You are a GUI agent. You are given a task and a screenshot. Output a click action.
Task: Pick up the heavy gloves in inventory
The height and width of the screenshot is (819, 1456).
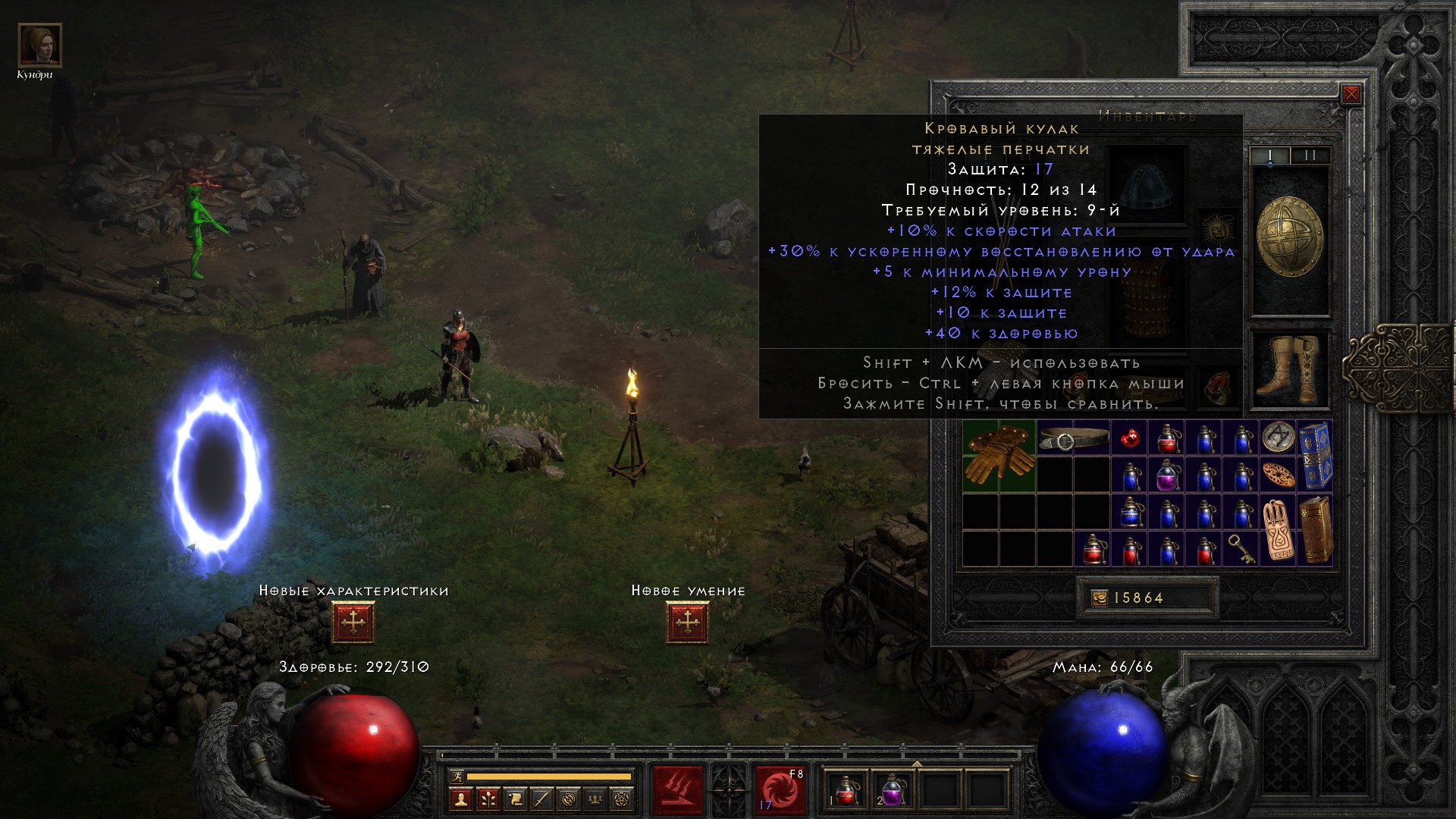[x=999, y=457]
